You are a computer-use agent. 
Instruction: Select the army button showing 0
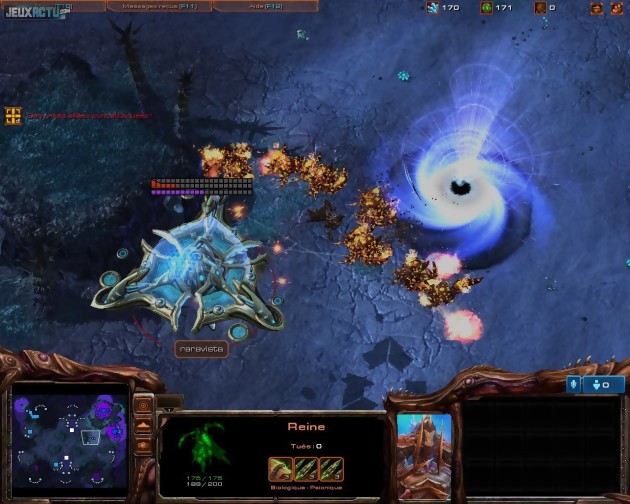pos(604,385)
